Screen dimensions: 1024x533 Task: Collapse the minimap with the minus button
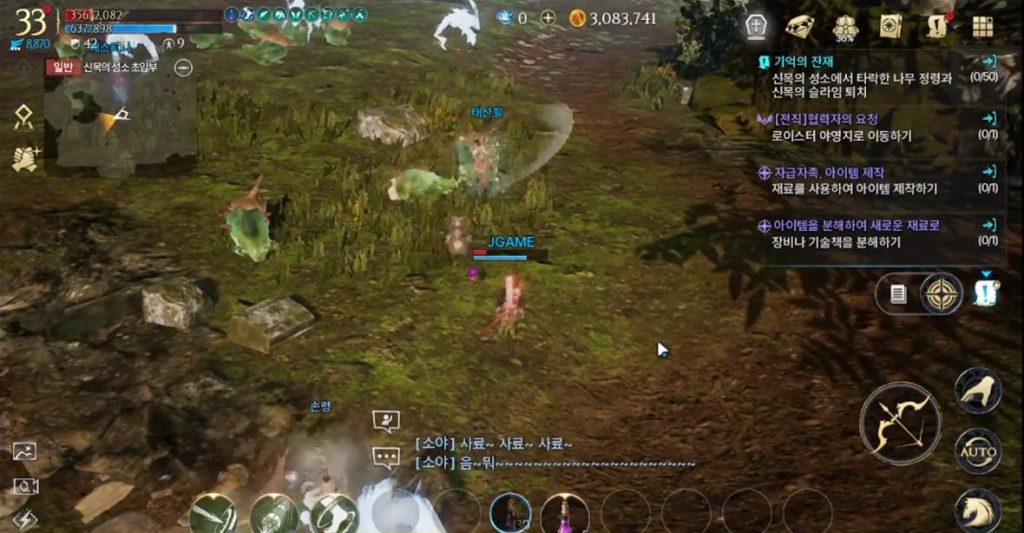tap(183, 67)
